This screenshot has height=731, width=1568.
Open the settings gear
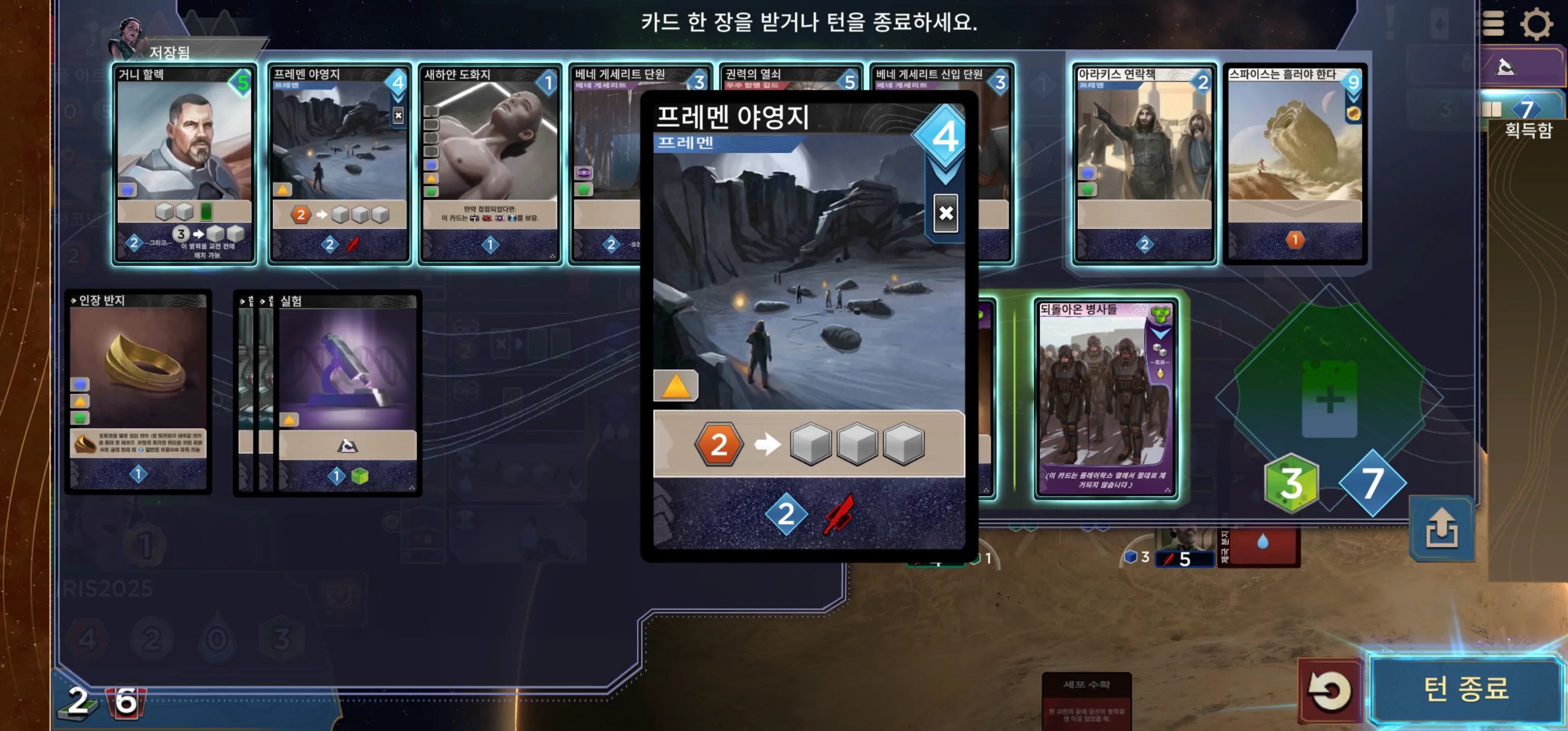1536,24
